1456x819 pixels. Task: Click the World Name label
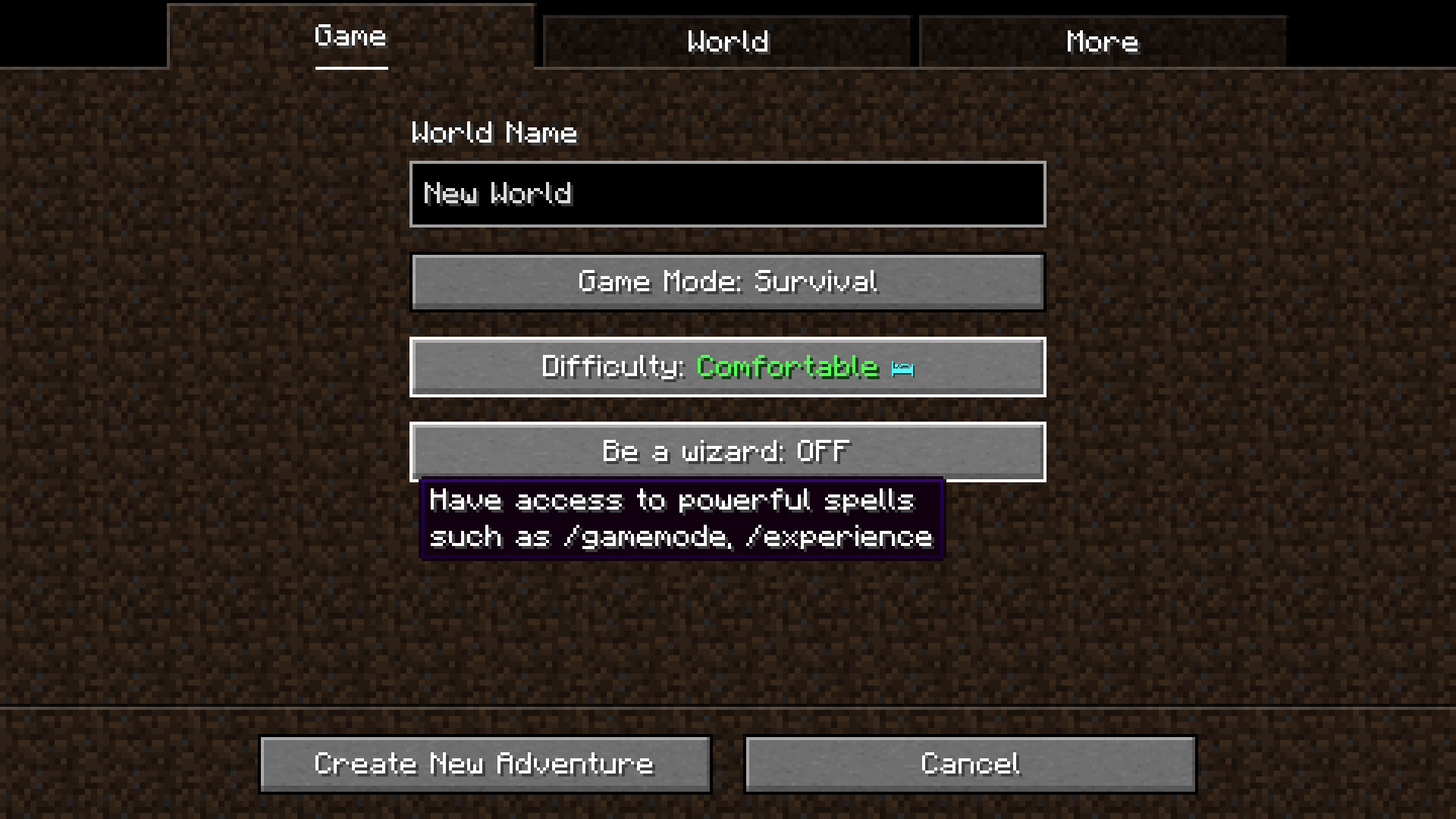click(493, 133)
